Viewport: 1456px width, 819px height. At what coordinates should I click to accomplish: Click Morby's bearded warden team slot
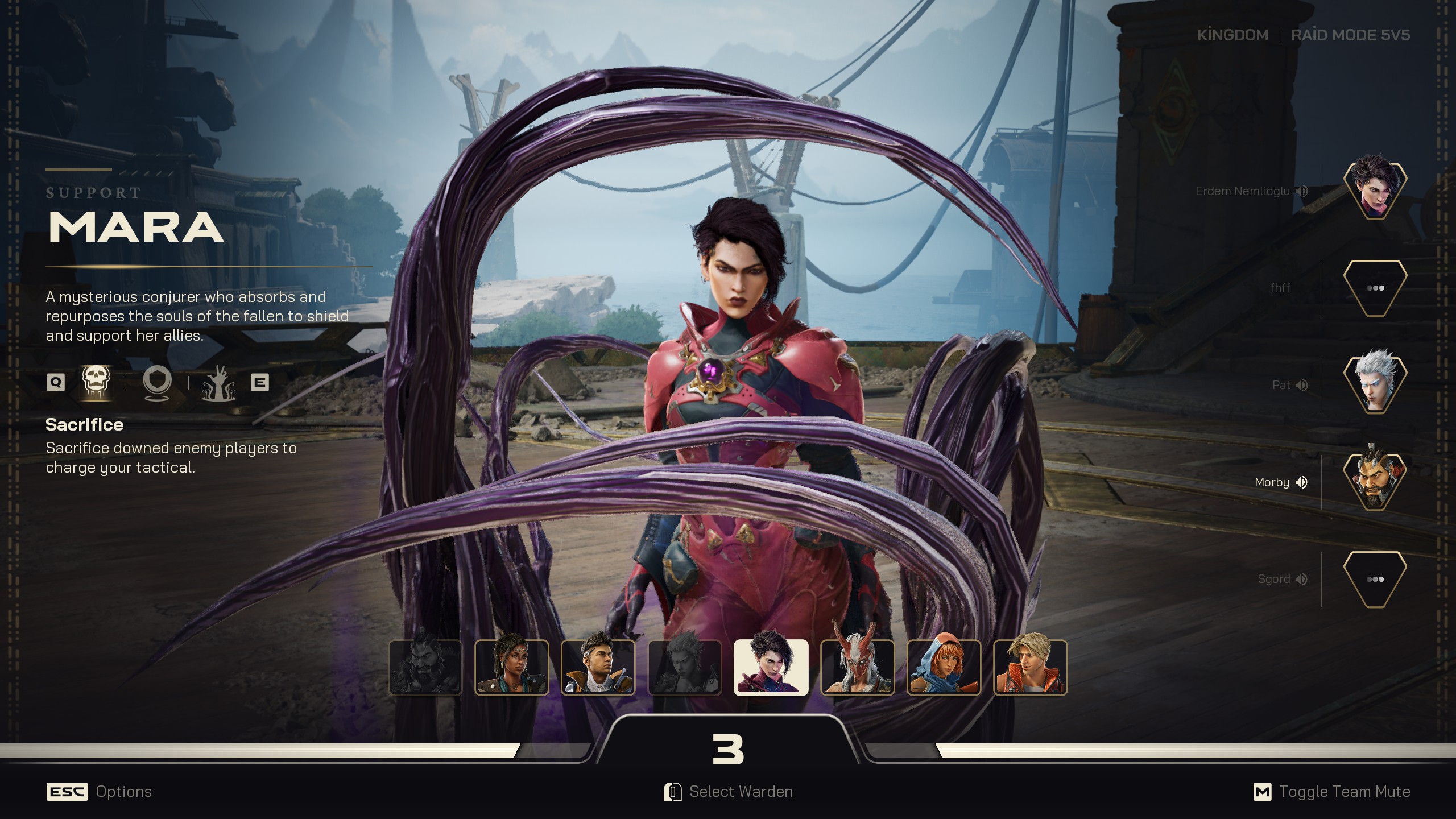pos(1375,481)
